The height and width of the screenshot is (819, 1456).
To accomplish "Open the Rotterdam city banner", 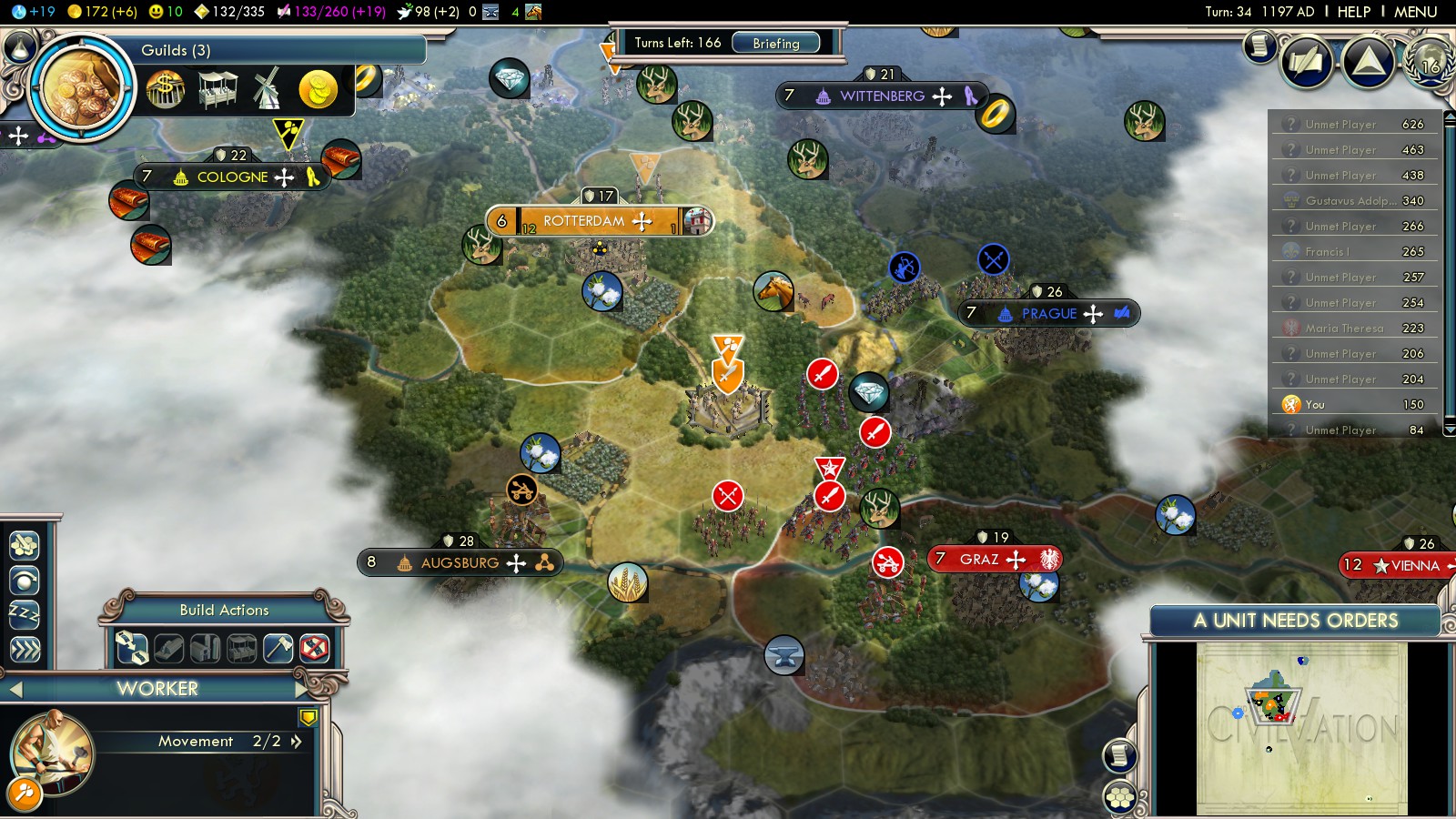I will pos(584,221).
